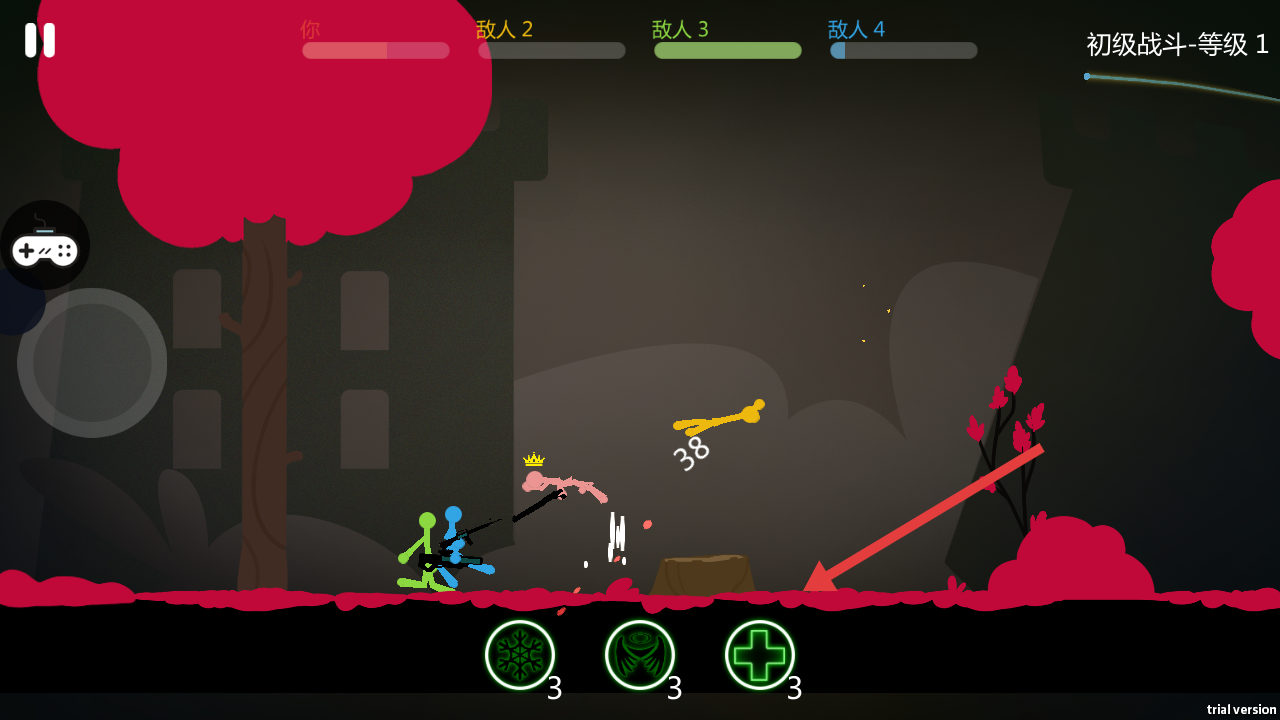Pause the game with the pause button
Image resolution: width=1280 pixels, height=720 pixels.
(x=40, y=40)
